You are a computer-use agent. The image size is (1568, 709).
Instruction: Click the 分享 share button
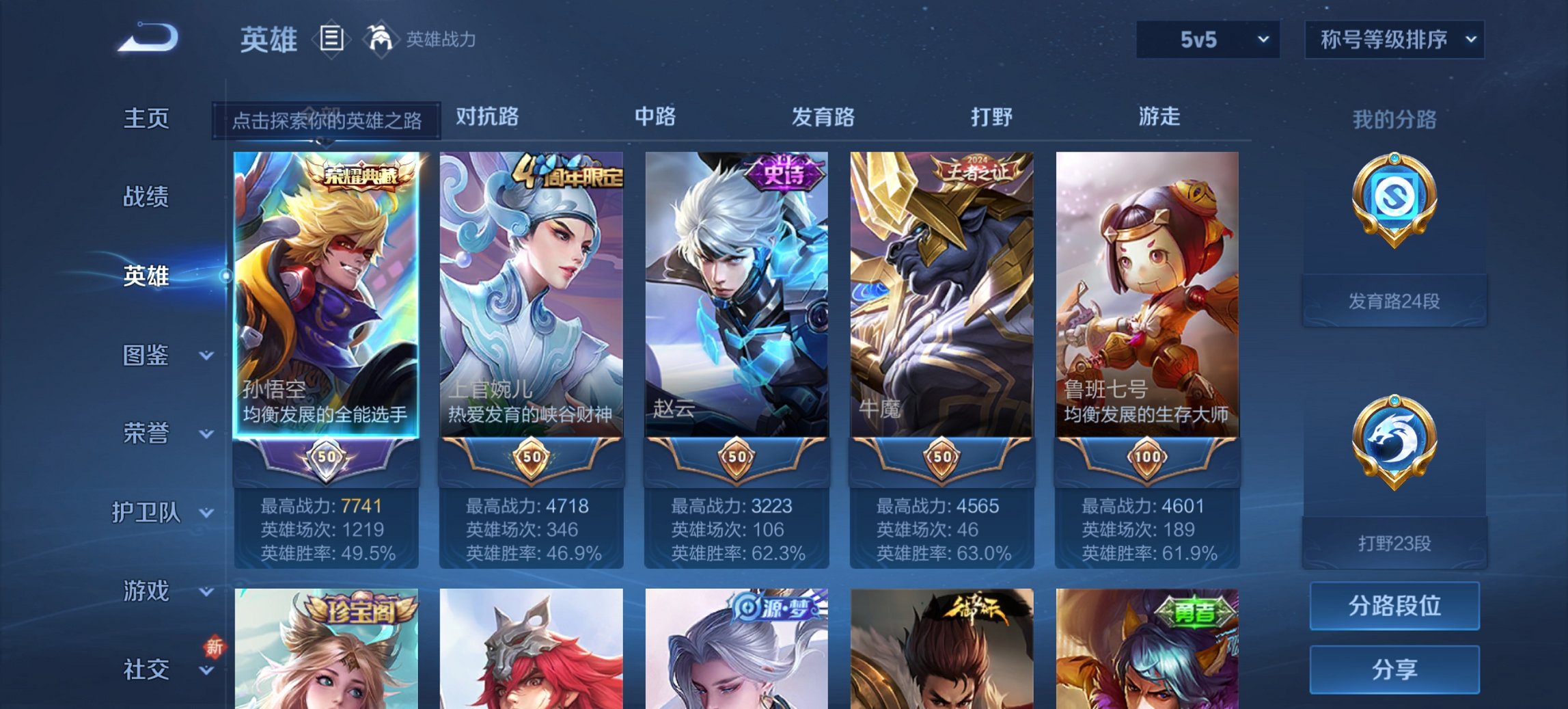(x=1394, y=669)
